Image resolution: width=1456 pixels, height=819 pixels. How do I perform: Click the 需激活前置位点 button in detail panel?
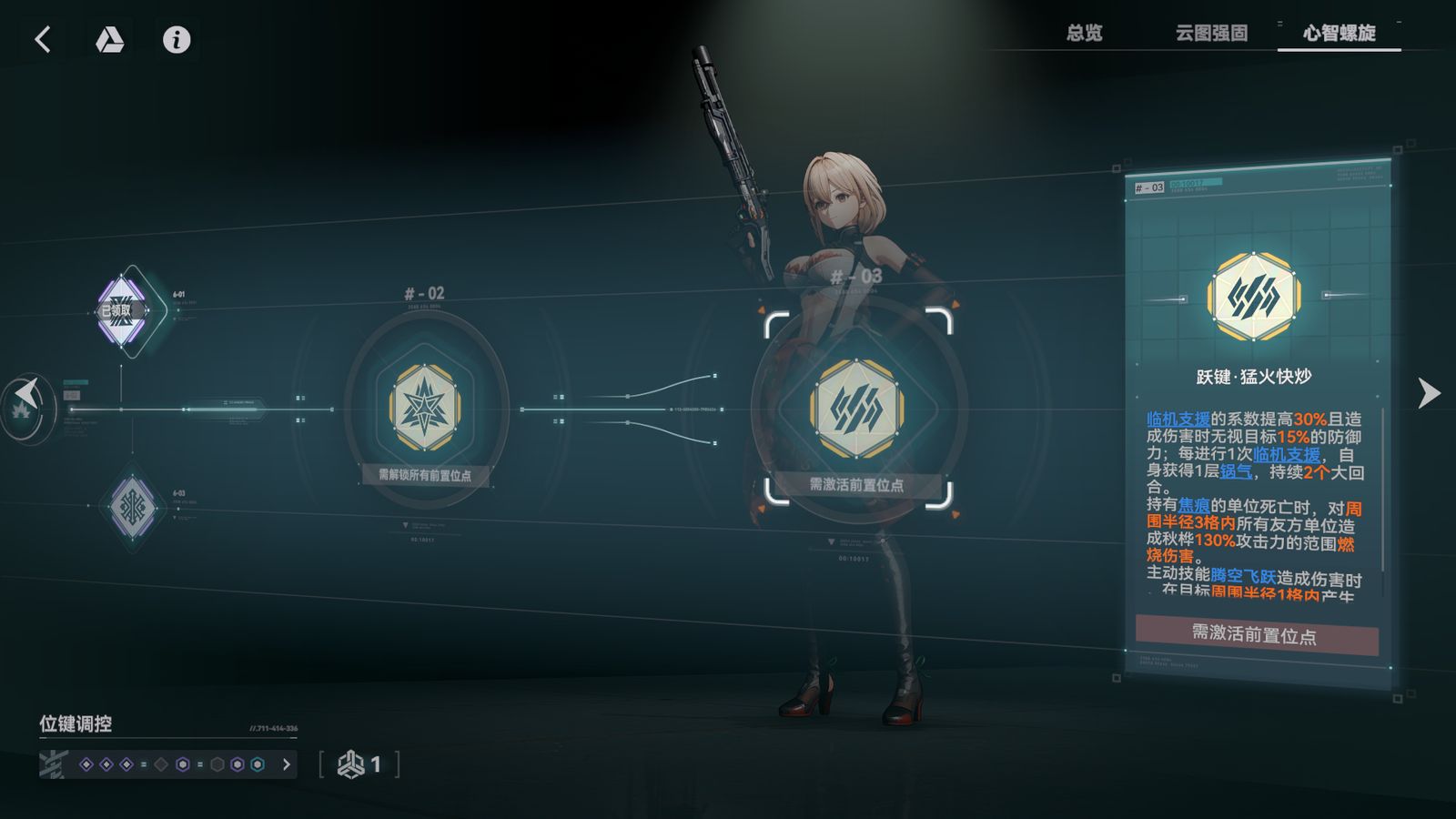(1256, 635)
